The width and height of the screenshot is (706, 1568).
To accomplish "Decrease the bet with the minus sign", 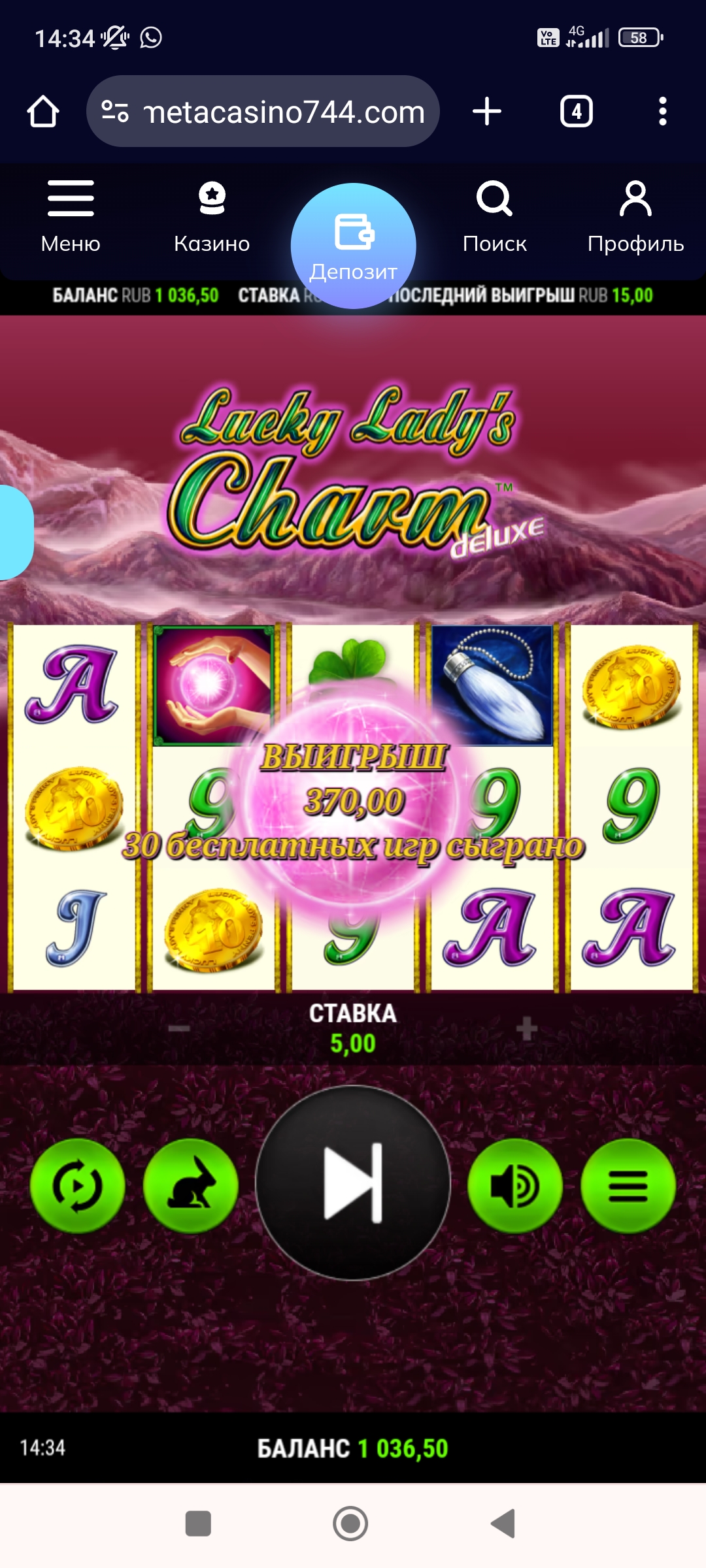I will (x=178, y=1029).
